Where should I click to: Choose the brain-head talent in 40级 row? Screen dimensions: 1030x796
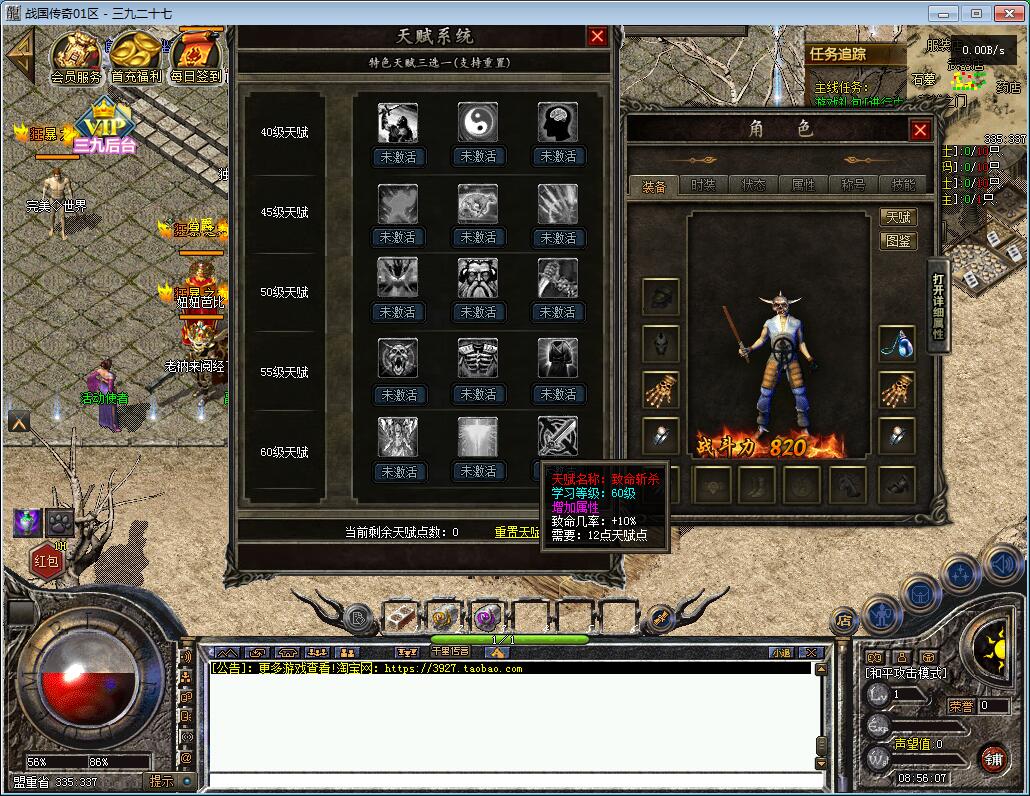[x=557, y=123]
